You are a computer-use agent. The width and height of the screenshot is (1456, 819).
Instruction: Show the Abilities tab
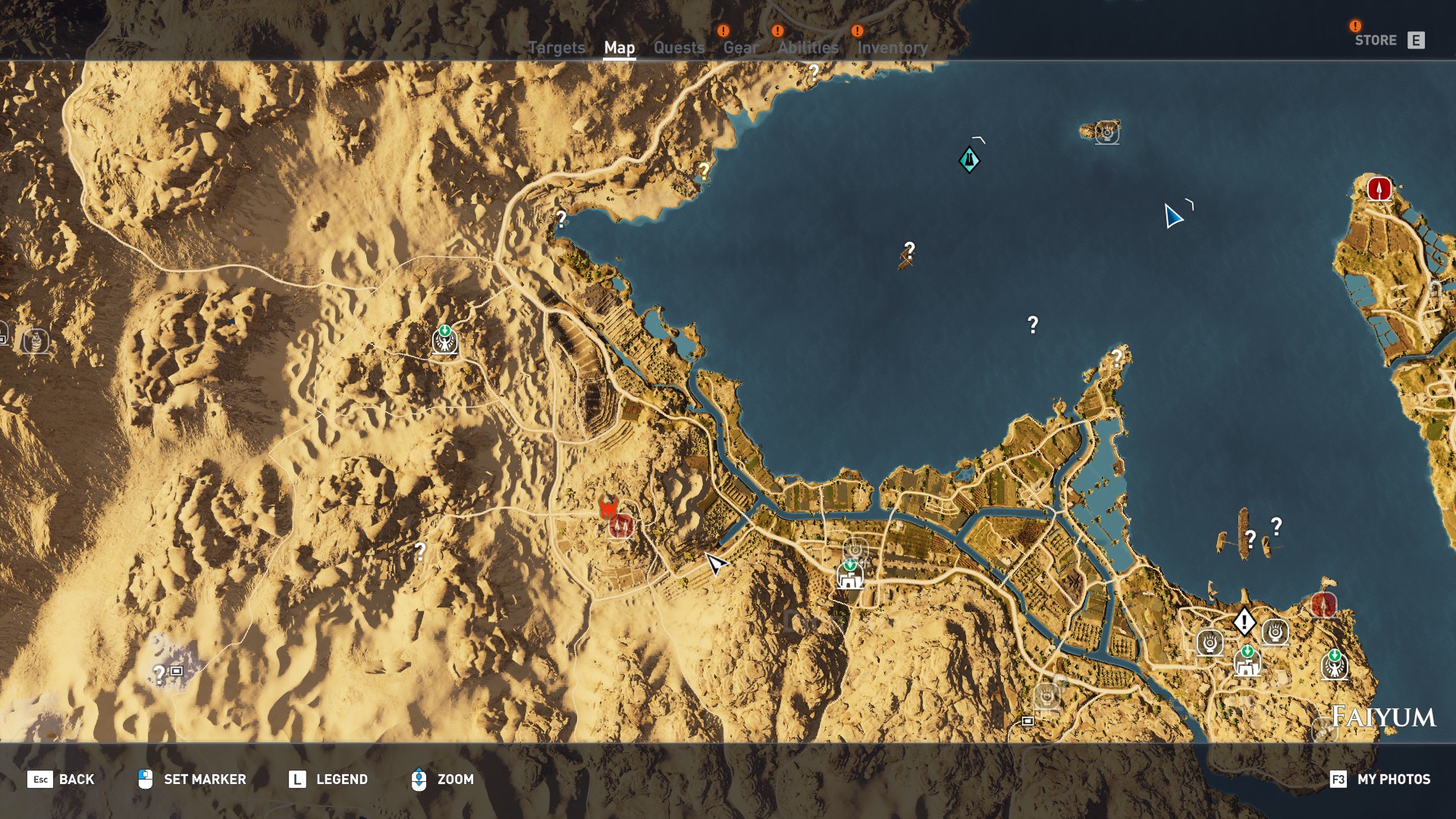click(808, 48)
